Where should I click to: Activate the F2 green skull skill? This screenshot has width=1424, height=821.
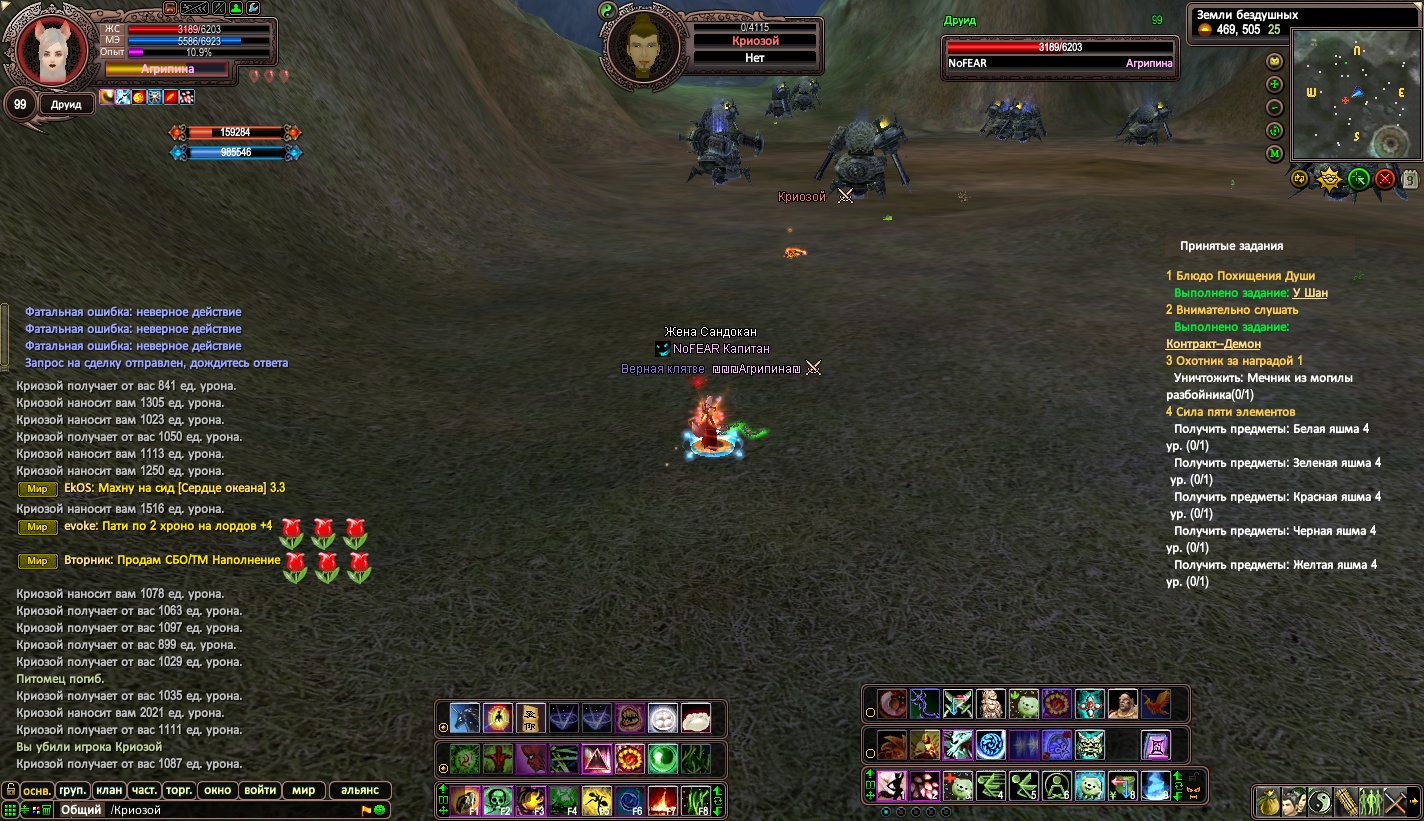tap(498, 801)
